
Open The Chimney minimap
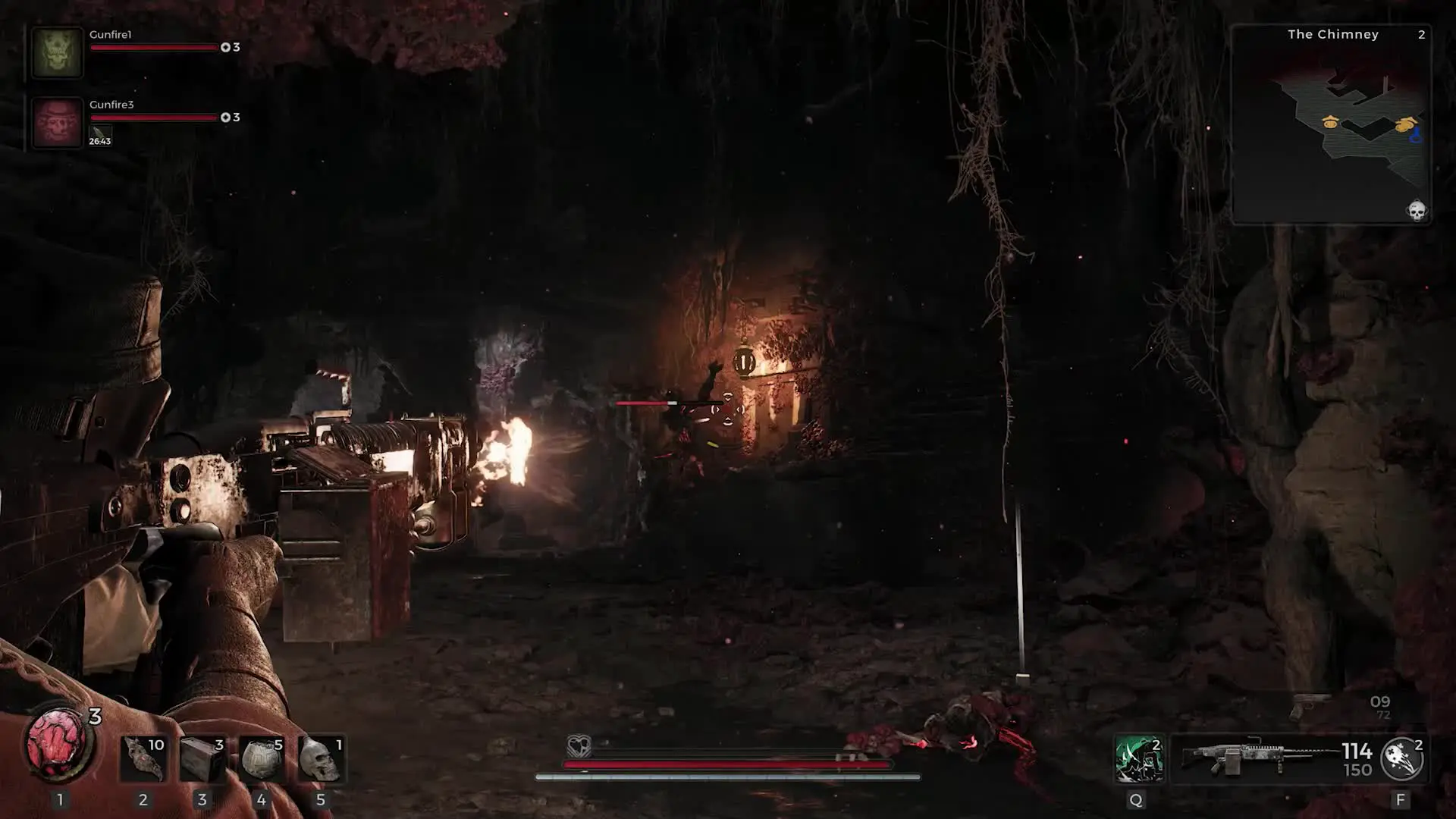(1332, 125)
